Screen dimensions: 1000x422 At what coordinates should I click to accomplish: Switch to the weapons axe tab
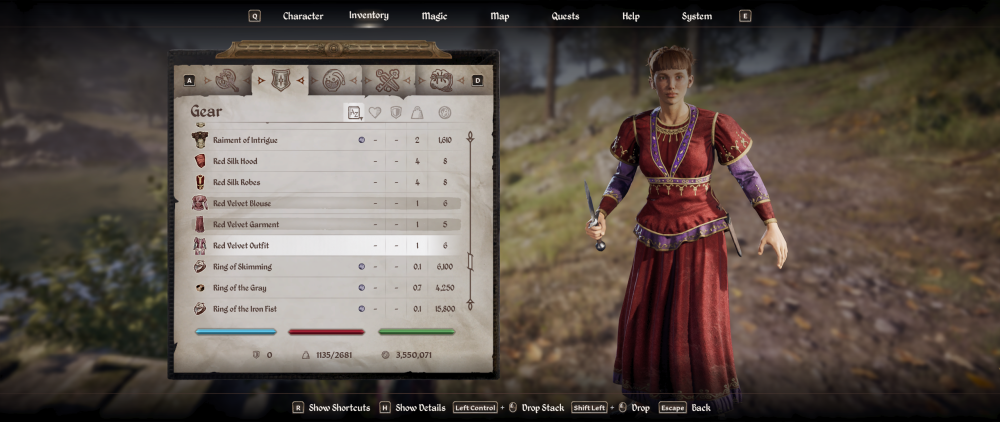[227, 80]
